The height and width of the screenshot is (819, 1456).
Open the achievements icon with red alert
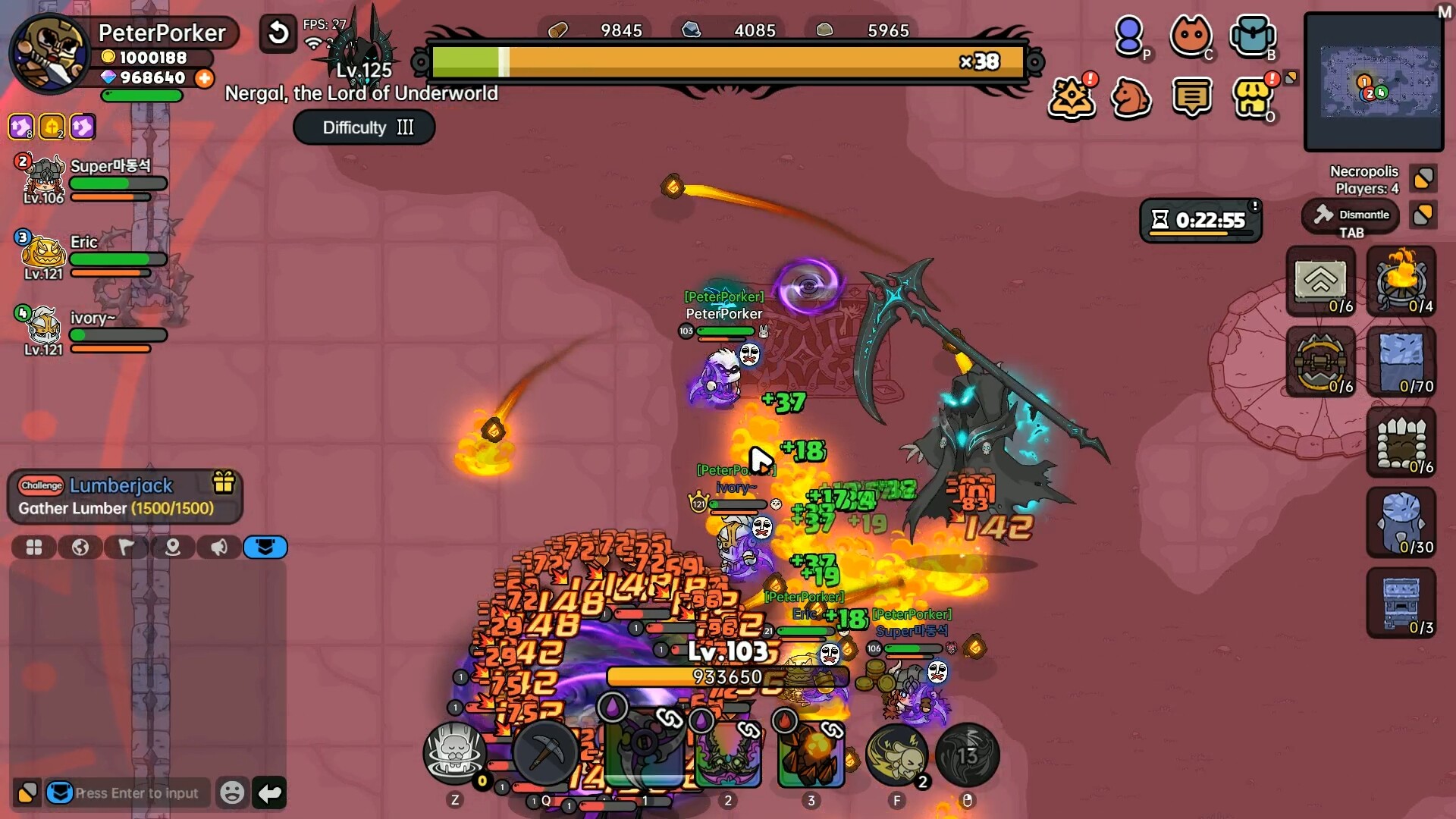1072,97
